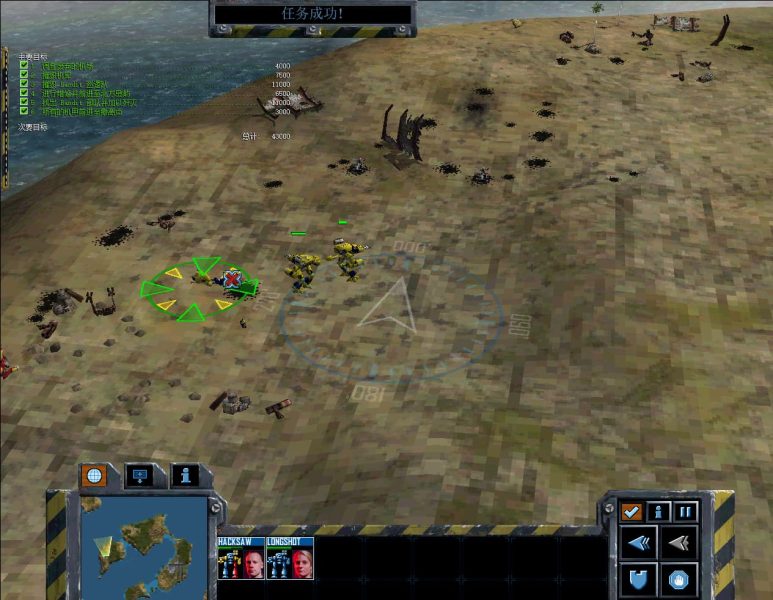This screenshot has width=773, height=600.
Task: Open the info button in command panel
Action: coord(658,511)
